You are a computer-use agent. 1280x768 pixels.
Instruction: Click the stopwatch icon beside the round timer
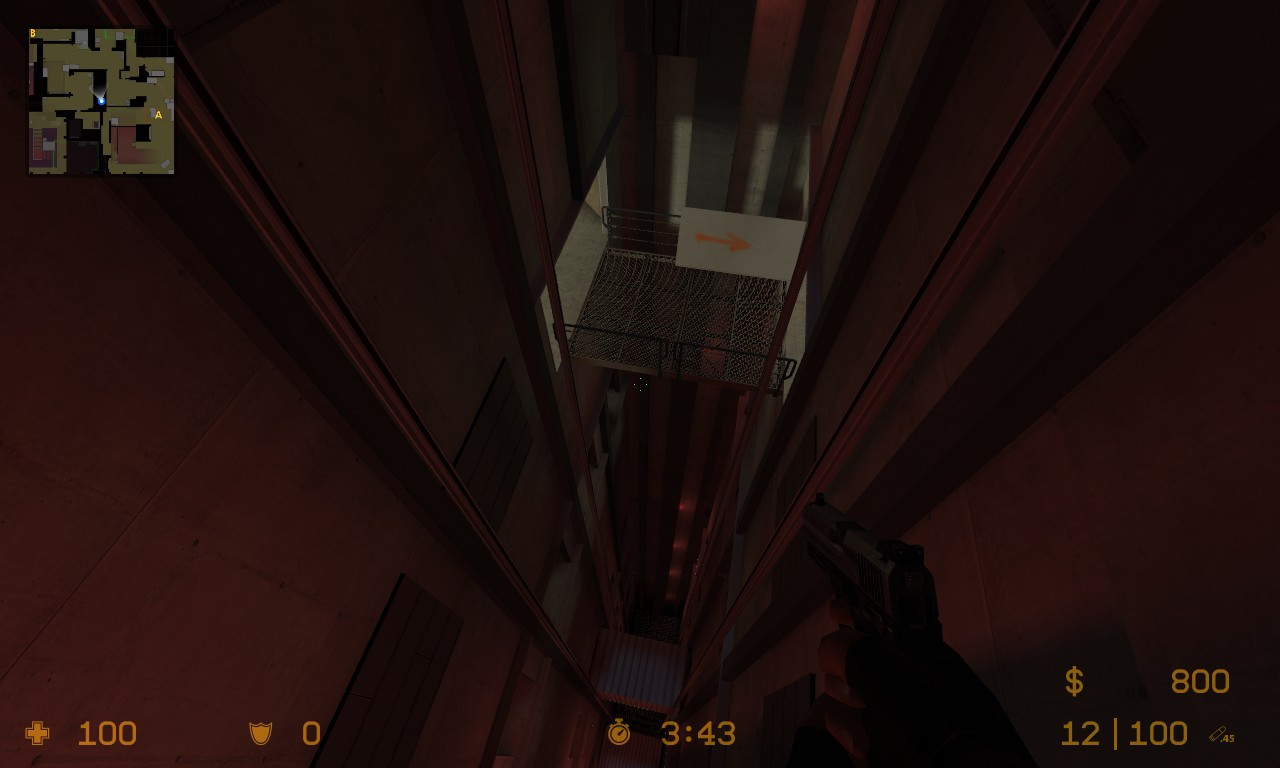coord(620,733)
